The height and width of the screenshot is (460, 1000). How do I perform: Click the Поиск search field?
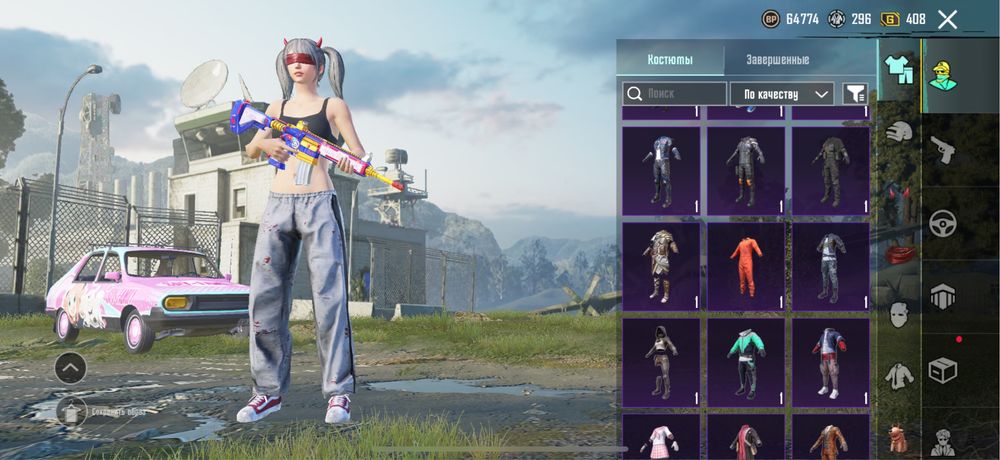click(x=675, y=94)
